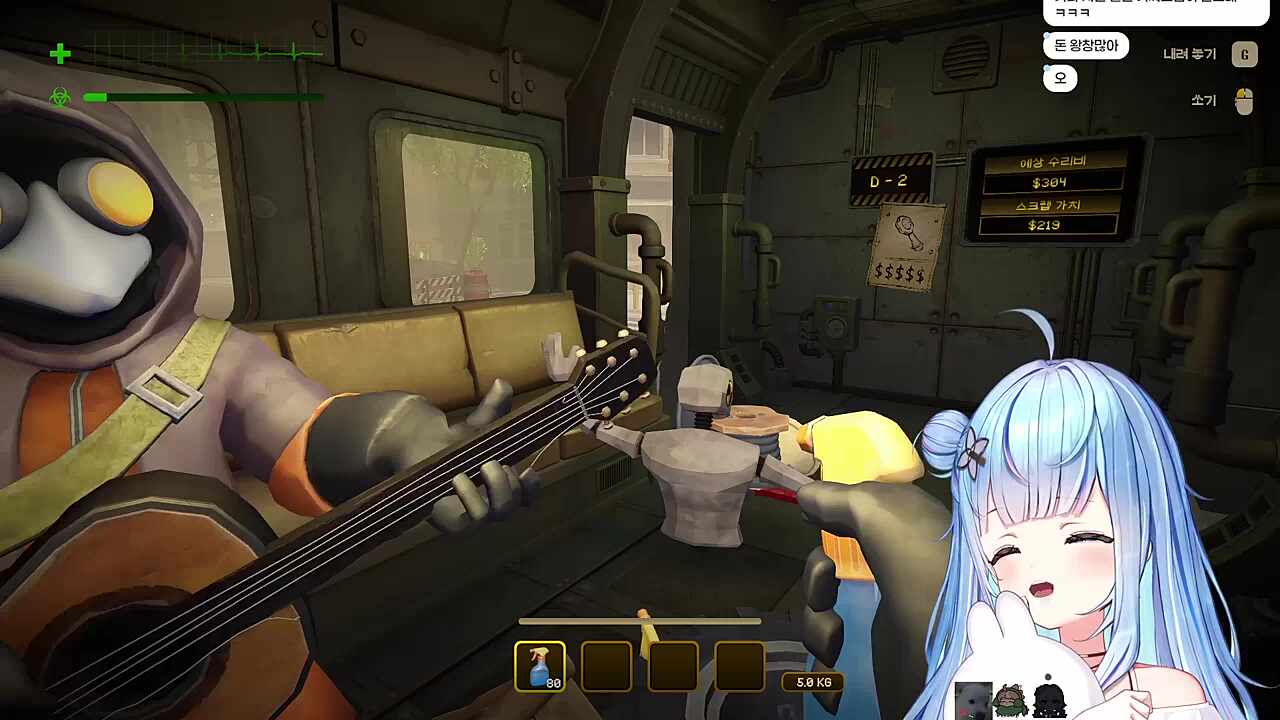Click the green-haired character avatar thumbnail
This screenshot has width=1280, height=720.
(x=1010, y=700)
